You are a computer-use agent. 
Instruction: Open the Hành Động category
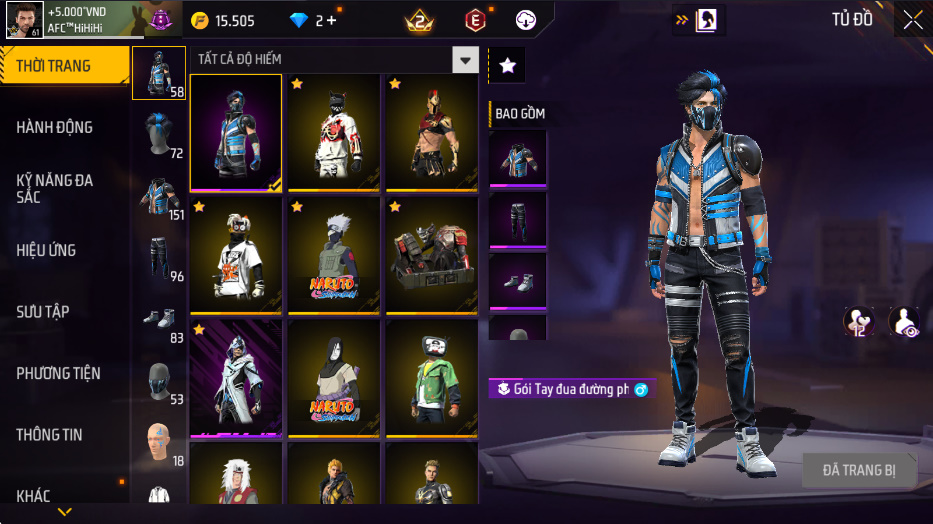pyautogui.click(x=55, y=127)
